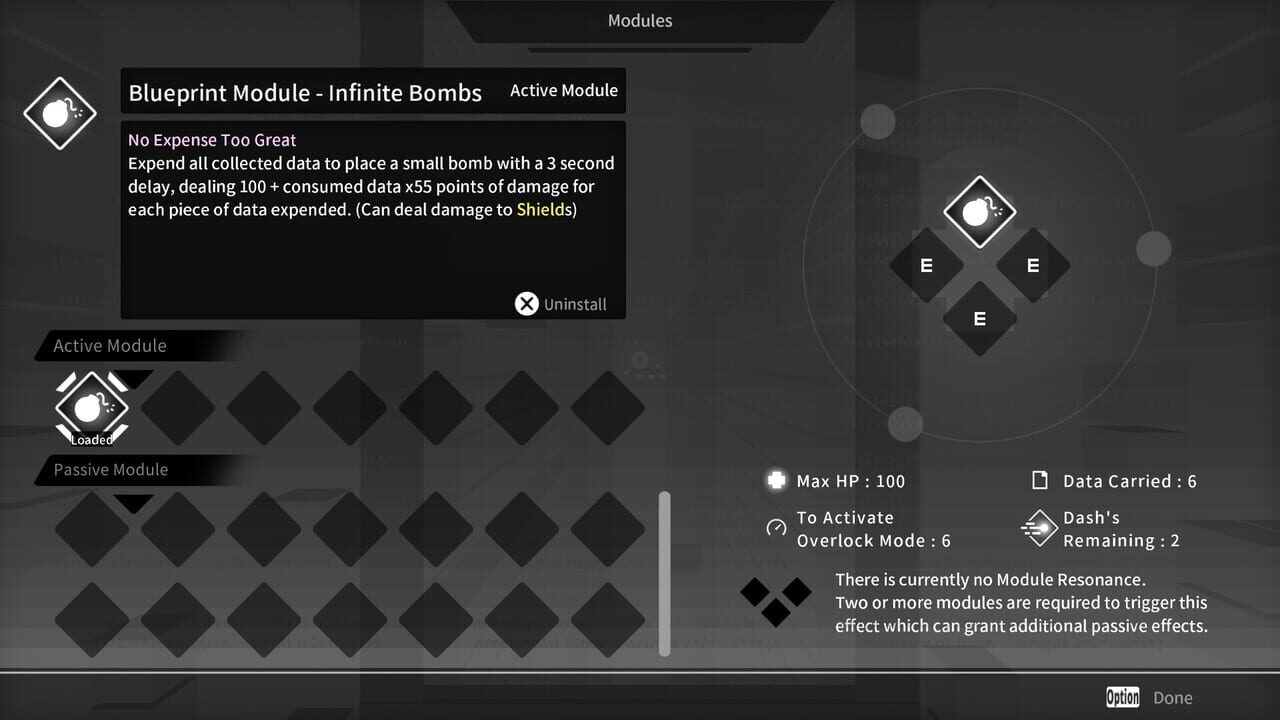Click the Option button icon near Done
This screenshot has height=720, width=1280.
coord(1122,697)
